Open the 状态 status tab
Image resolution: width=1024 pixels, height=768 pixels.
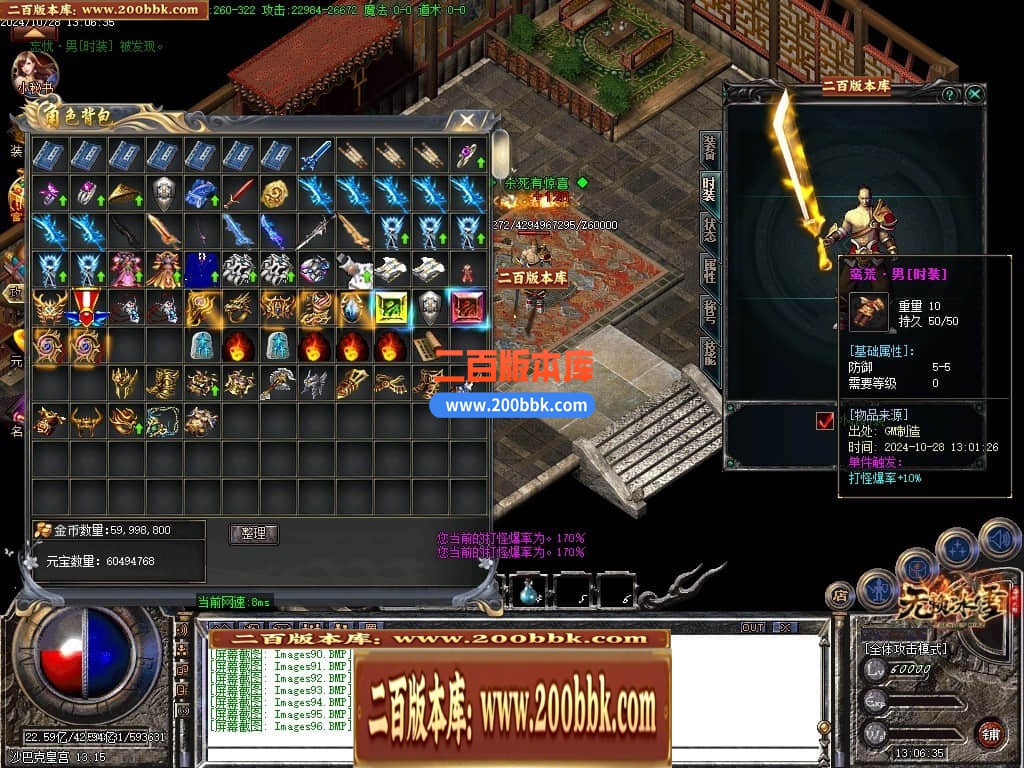pyautogui.click(x=709, y=229)
